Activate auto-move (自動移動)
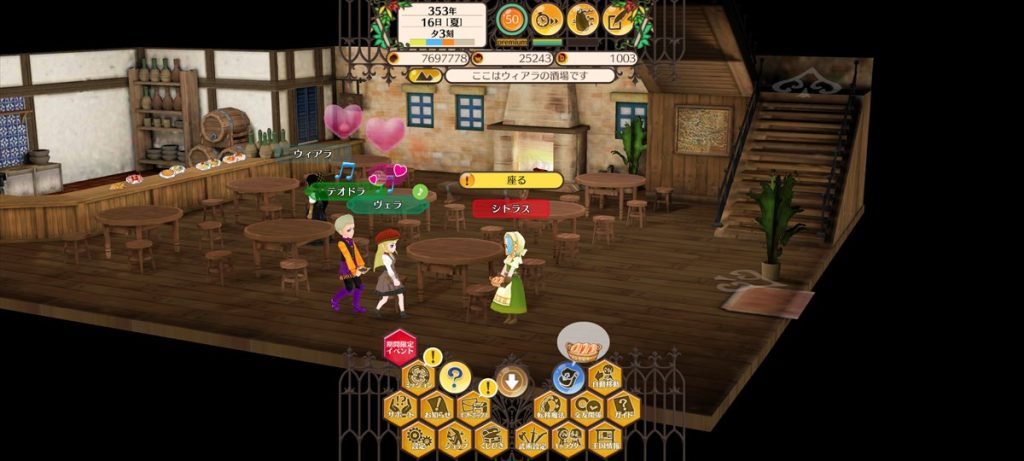The width and height of the screenshot is (1024, 461). click(x=604, y=377)
